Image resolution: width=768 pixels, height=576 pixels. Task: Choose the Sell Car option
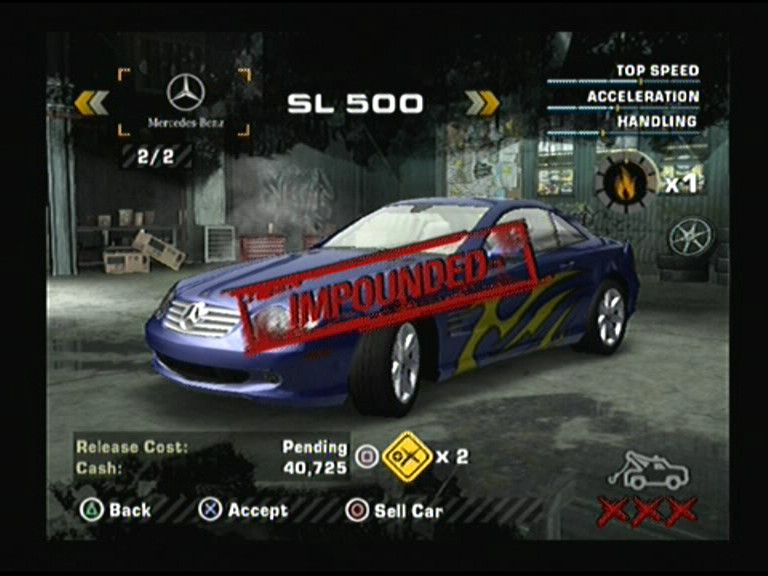394,510
